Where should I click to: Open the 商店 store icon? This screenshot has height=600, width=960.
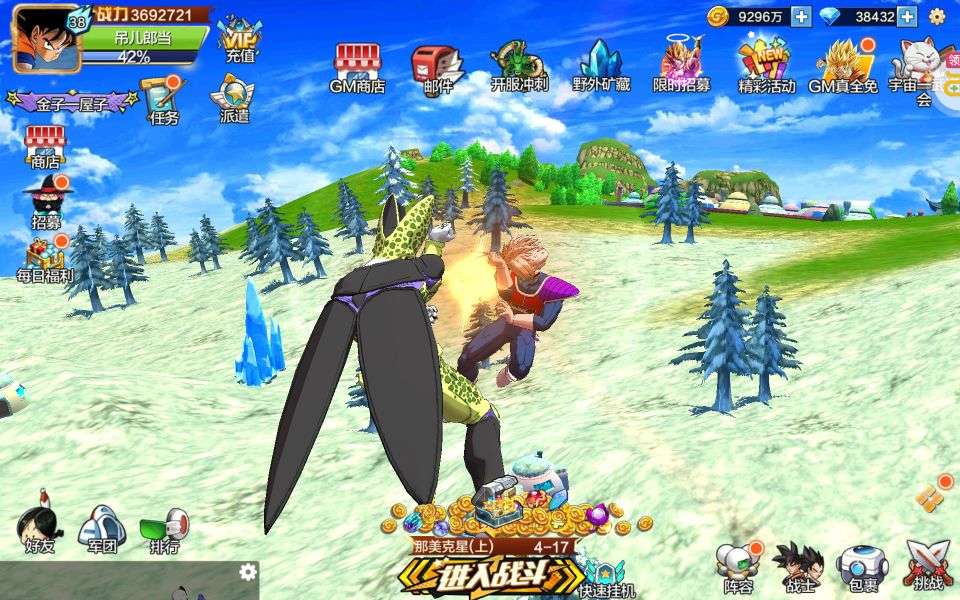coord(45,146)
